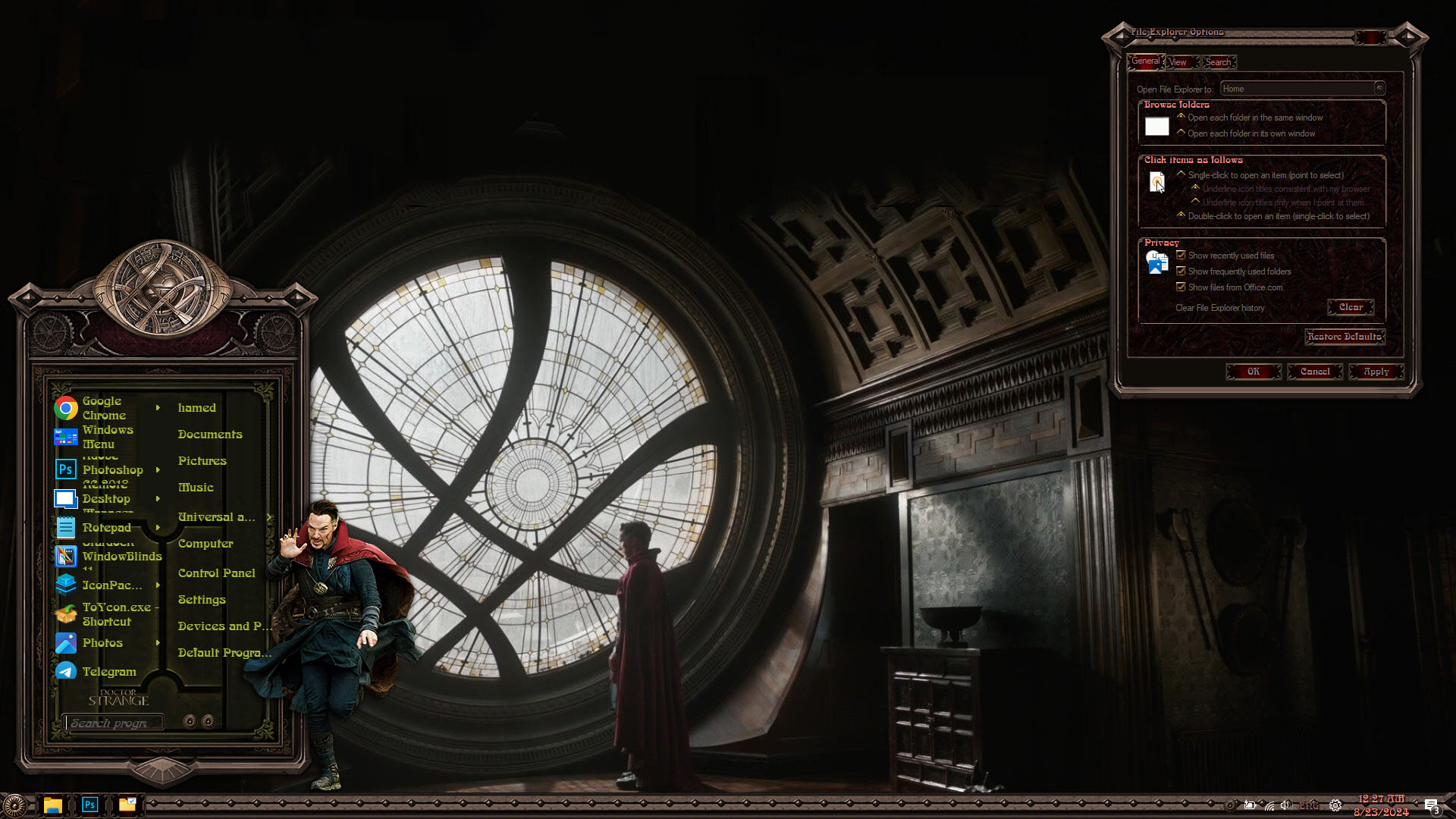The width and height of the screenshot is (1456, 819).
Task: Open the Documents folder link
Action: (x=210, y=435)
